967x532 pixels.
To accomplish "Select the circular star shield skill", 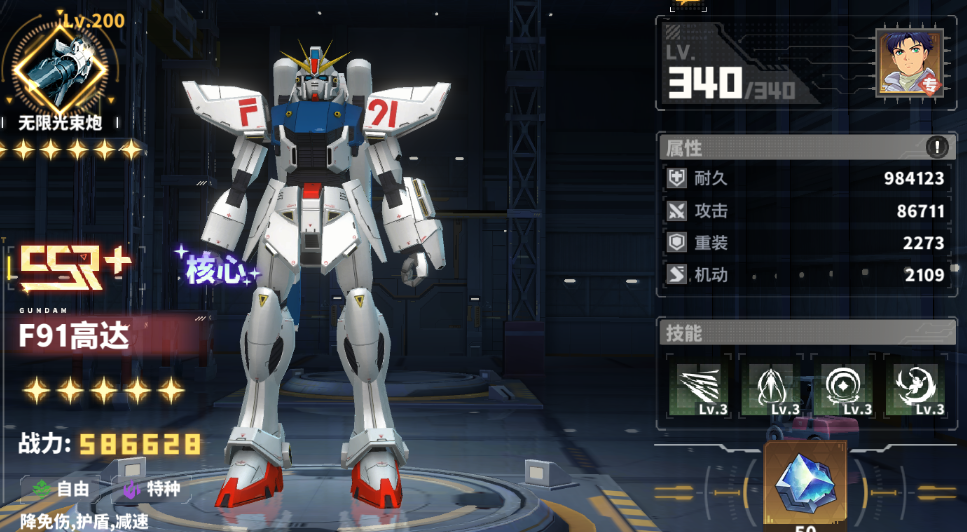I will 843,389.
